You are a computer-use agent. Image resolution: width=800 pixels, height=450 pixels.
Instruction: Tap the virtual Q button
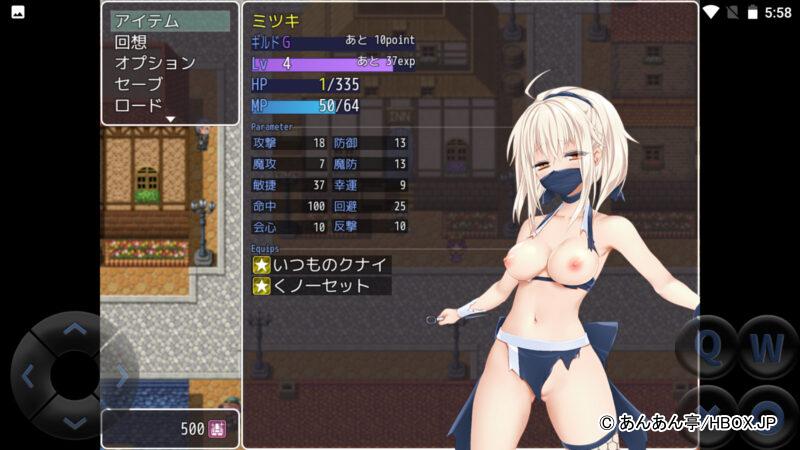coord(706,347)
